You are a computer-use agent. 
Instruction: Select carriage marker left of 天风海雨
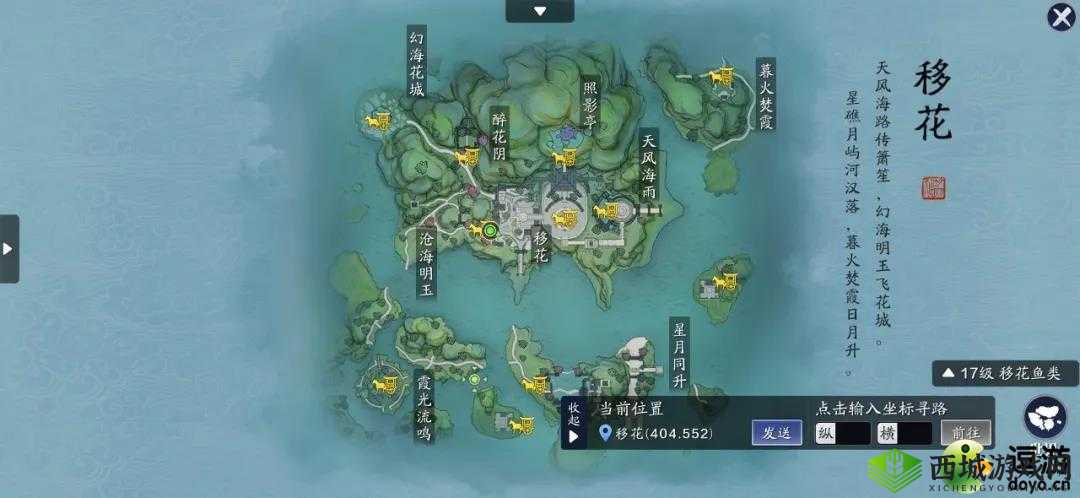606,210
